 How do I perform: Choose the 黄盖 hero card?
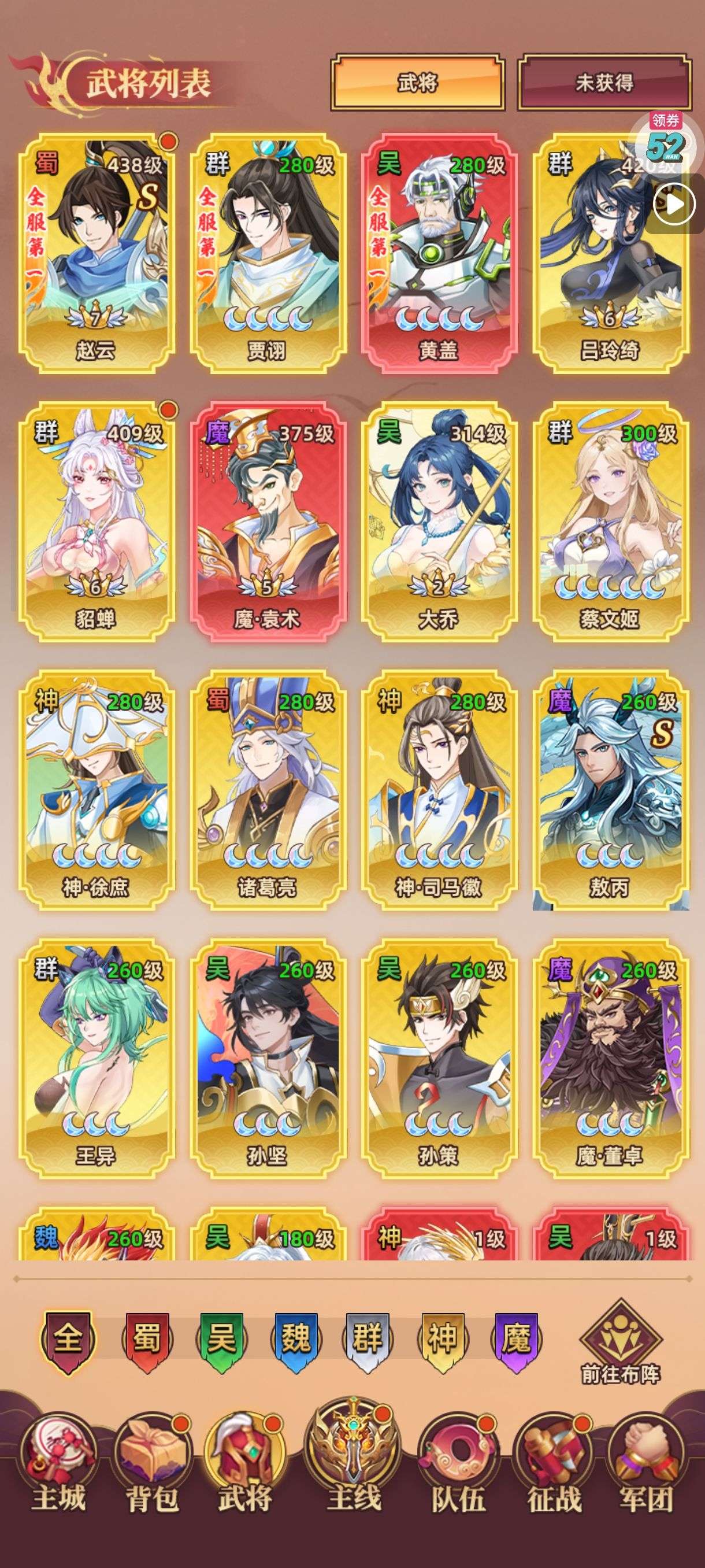click(439, 253)
